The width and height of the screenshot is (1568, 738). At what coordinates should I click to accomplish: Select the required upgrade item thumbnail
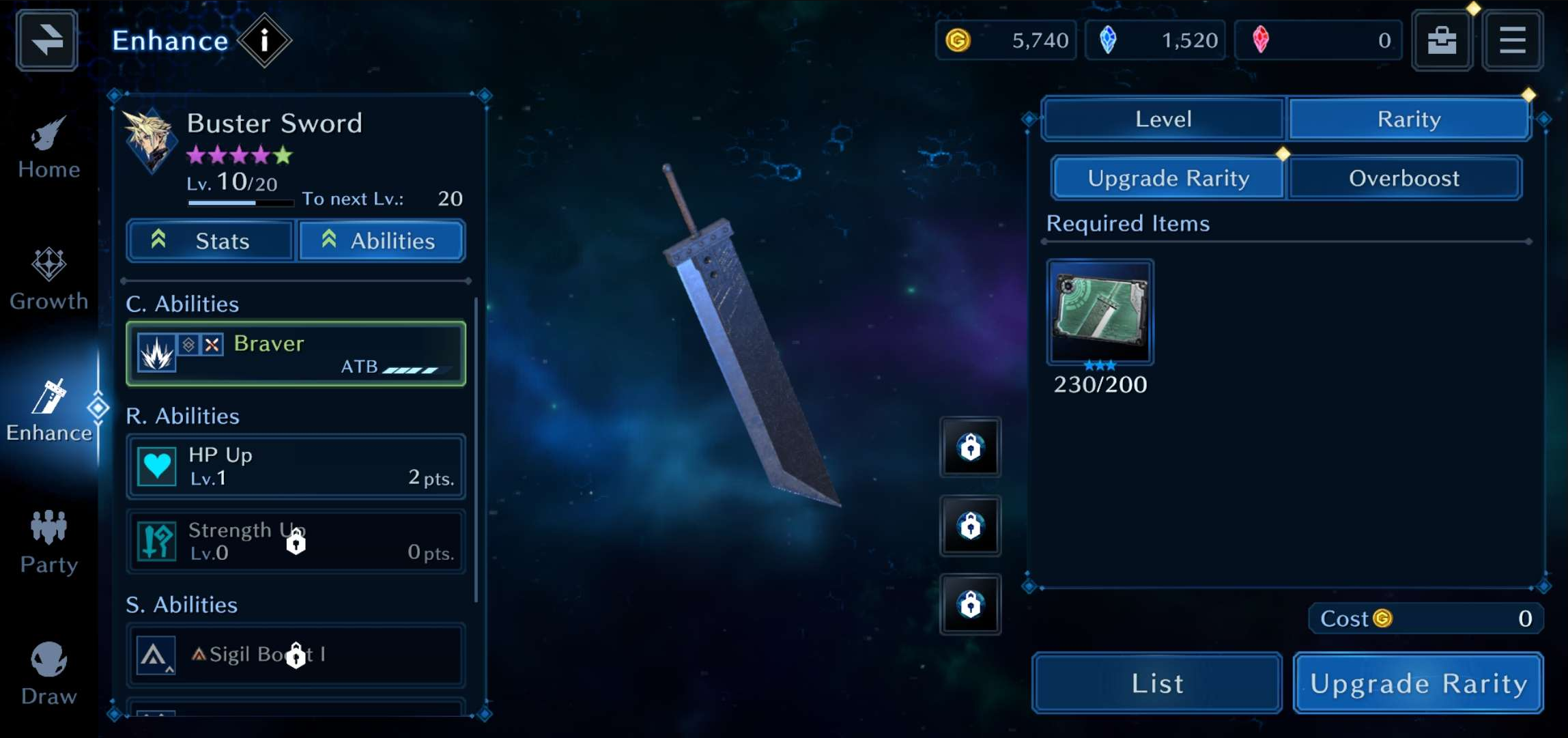pos(1099,312)
